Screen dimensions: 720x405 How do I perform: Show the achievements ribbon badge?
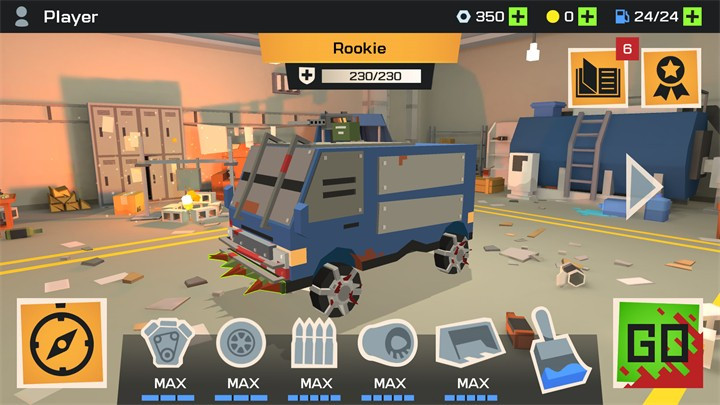click(x=669, y=78)
